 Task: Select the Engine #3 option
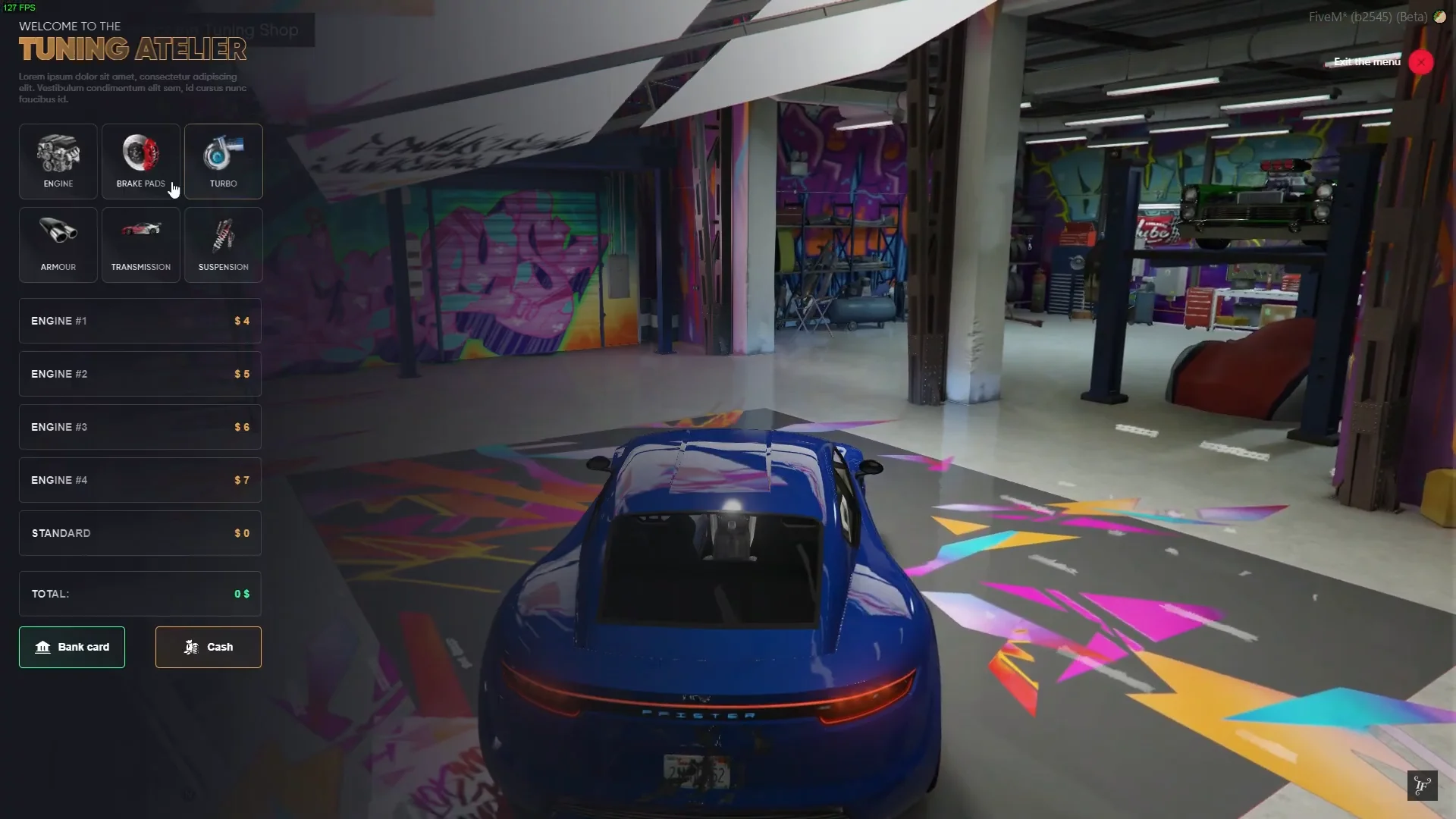coord(140,427)
